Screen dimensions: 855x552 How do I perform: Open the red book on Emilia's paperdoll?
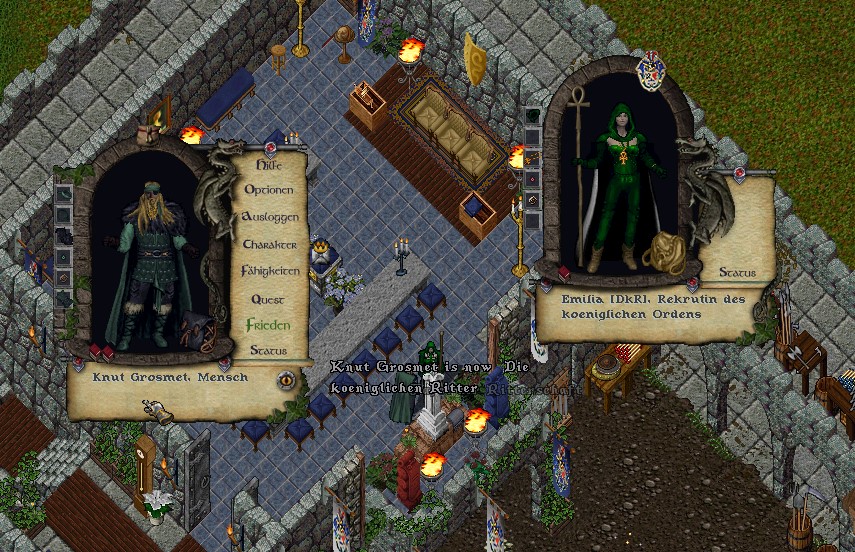564,273
